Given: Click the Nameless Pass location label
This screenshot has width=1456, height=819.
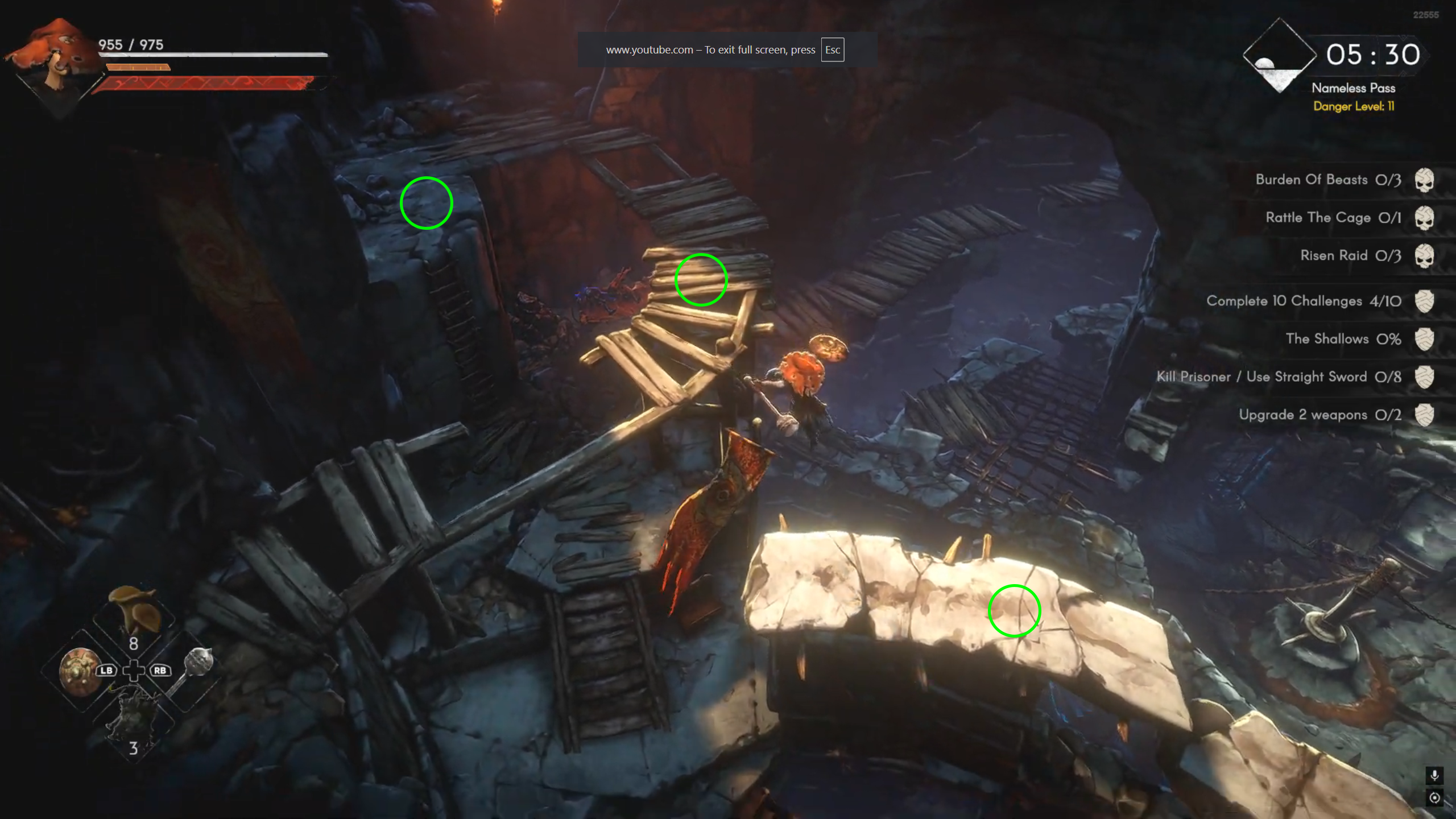Looking at the screenshot, I should [x=1353, y=88].
